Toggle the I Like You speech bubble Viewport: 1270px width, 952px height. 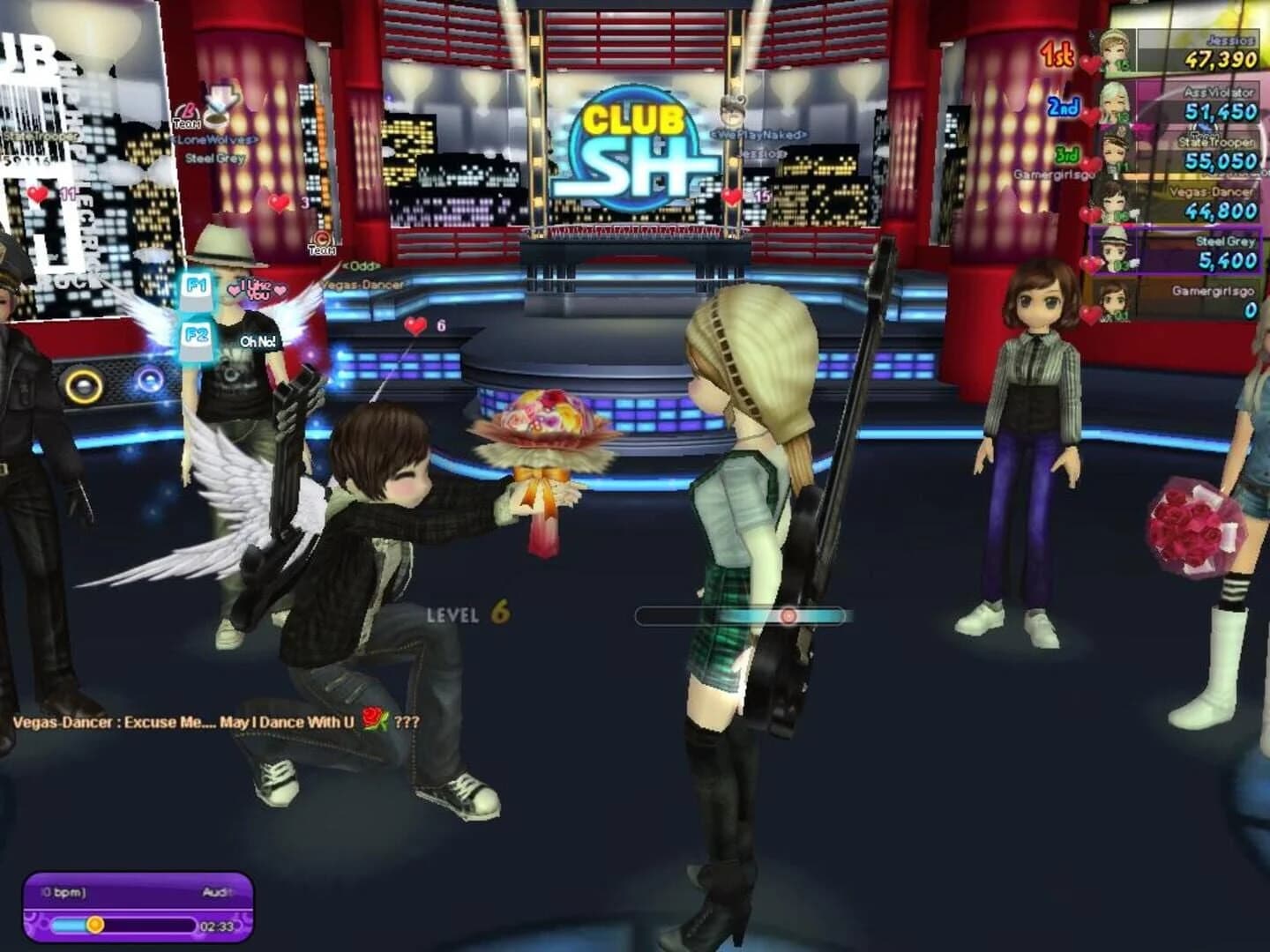click(256, 289)
